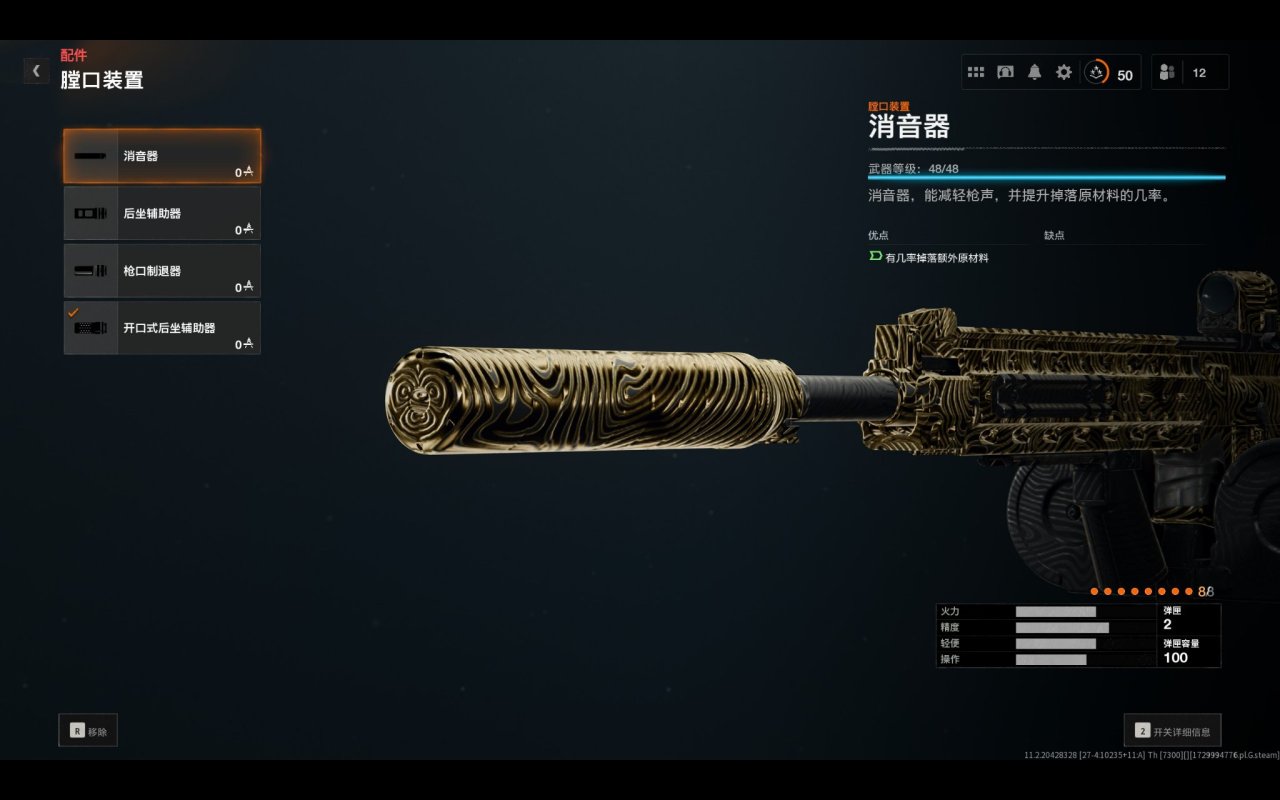Open the grid menu icon
The width and height of the screenshot is (1280, 800).
pos(976,72)
